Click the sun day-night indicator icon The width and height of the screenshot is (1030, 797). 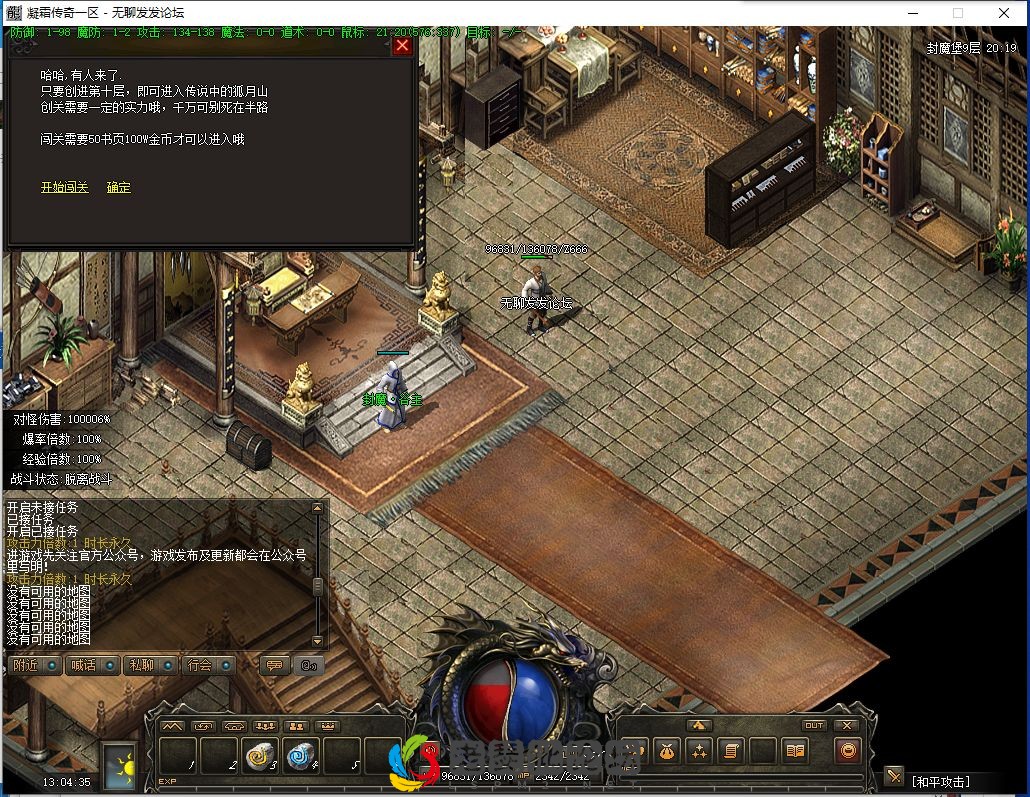tap(120, 765)
